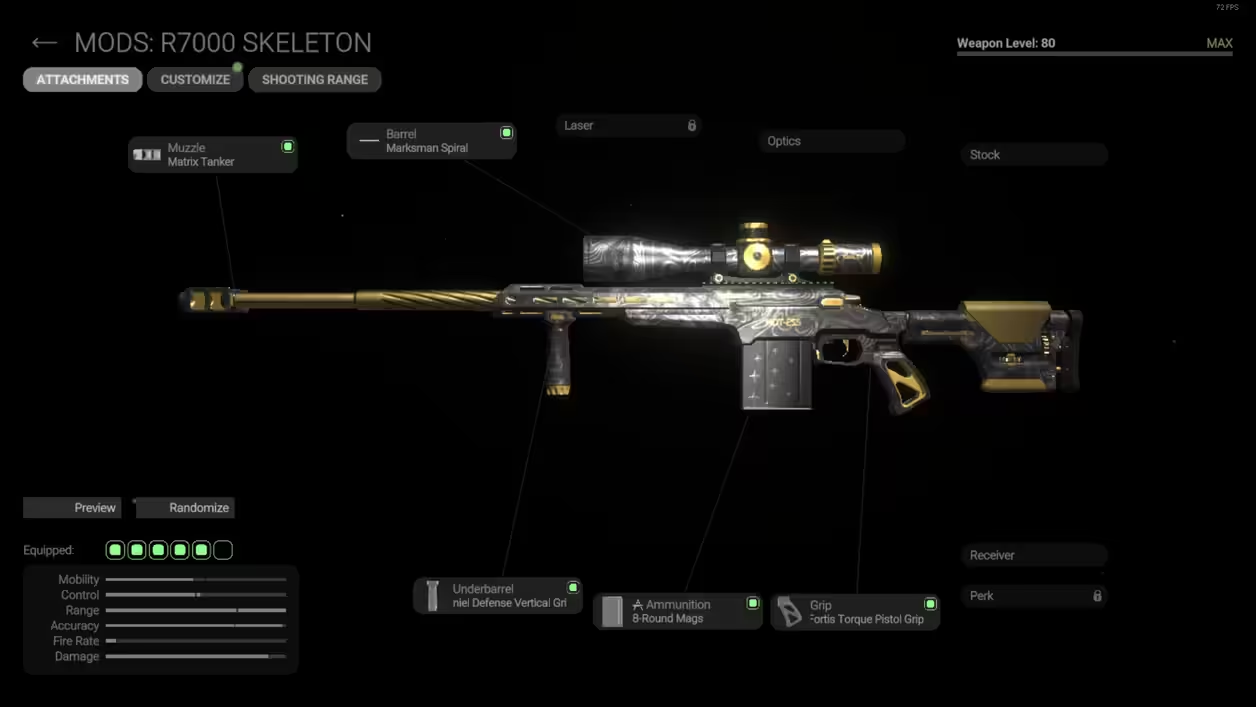
Task: Randomize the weapon attachments
Action: pos(185,508)
